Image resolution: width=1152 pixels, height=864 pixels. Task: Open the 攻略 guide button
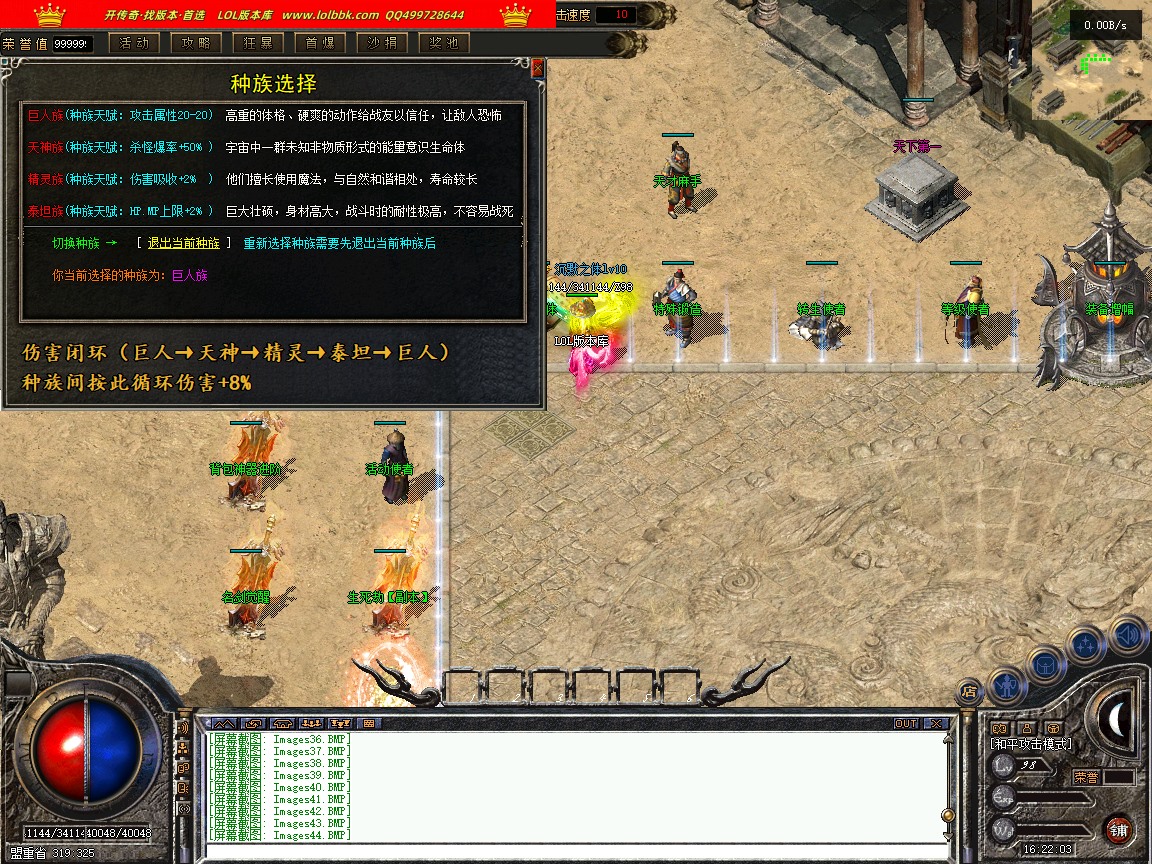coord(196,43)
